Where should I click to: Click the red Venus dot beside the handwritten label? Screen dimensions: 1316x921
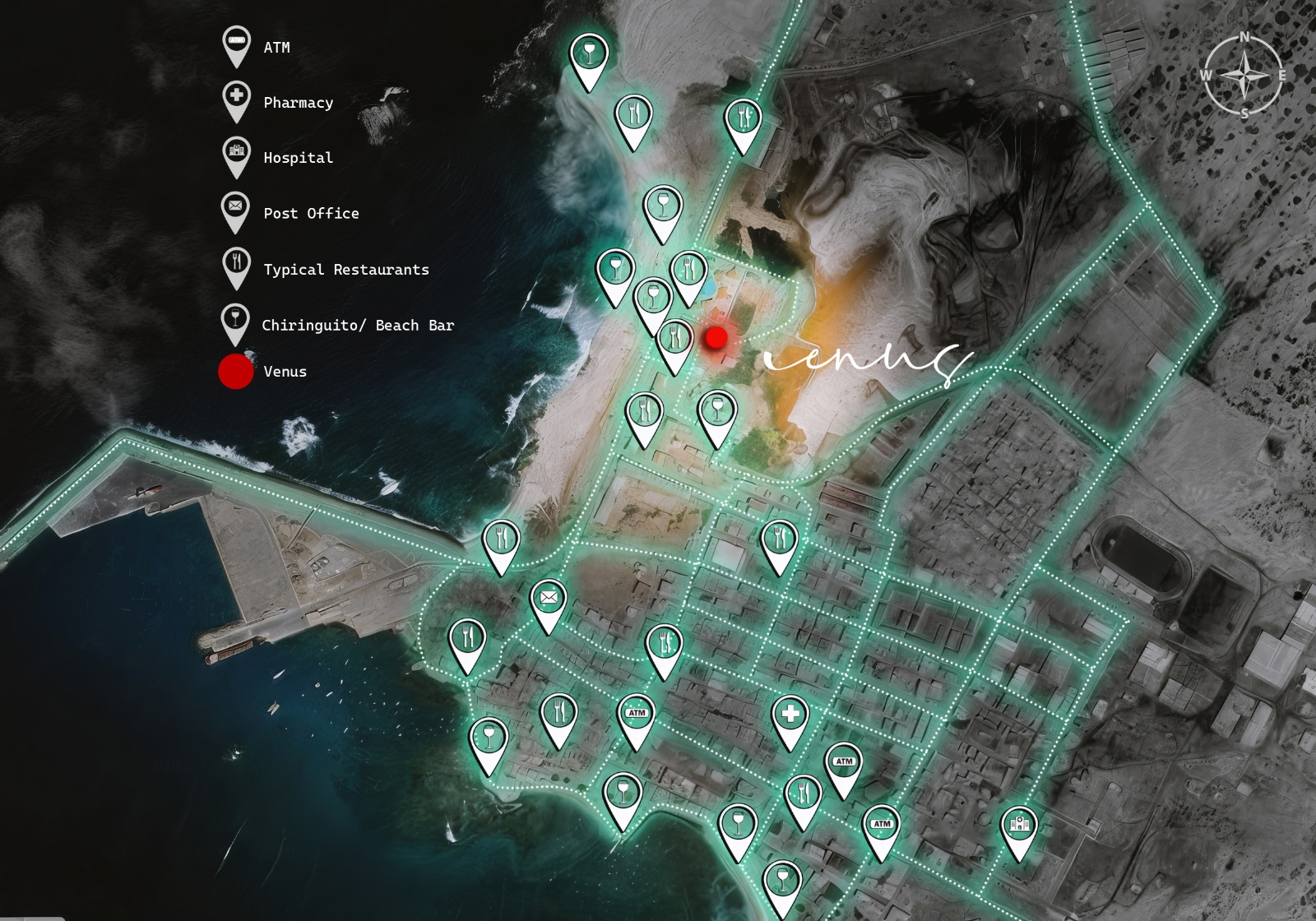click(x=716, y=337)
